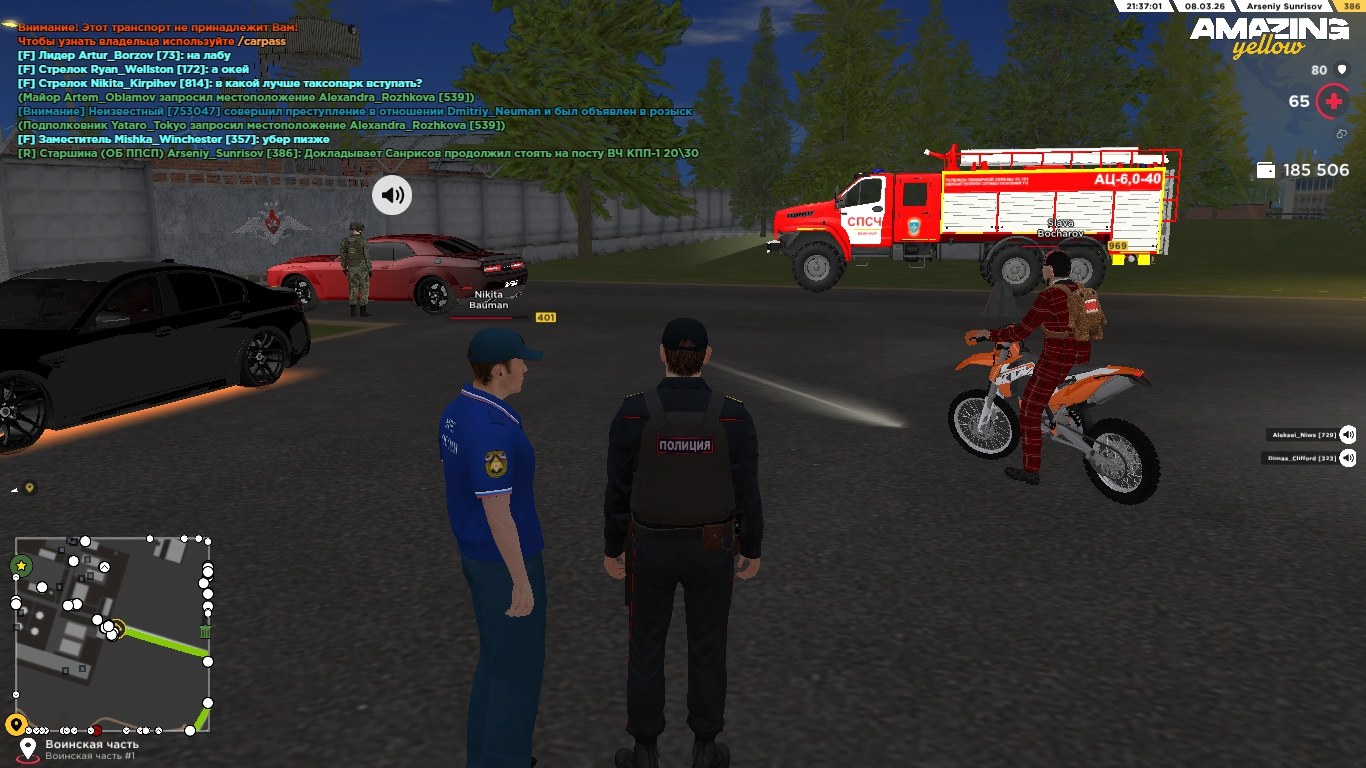The height and width of the screenshot is (768, 1366).
Task: Click the red cross health icon
Action: (x=1332, y=101)
